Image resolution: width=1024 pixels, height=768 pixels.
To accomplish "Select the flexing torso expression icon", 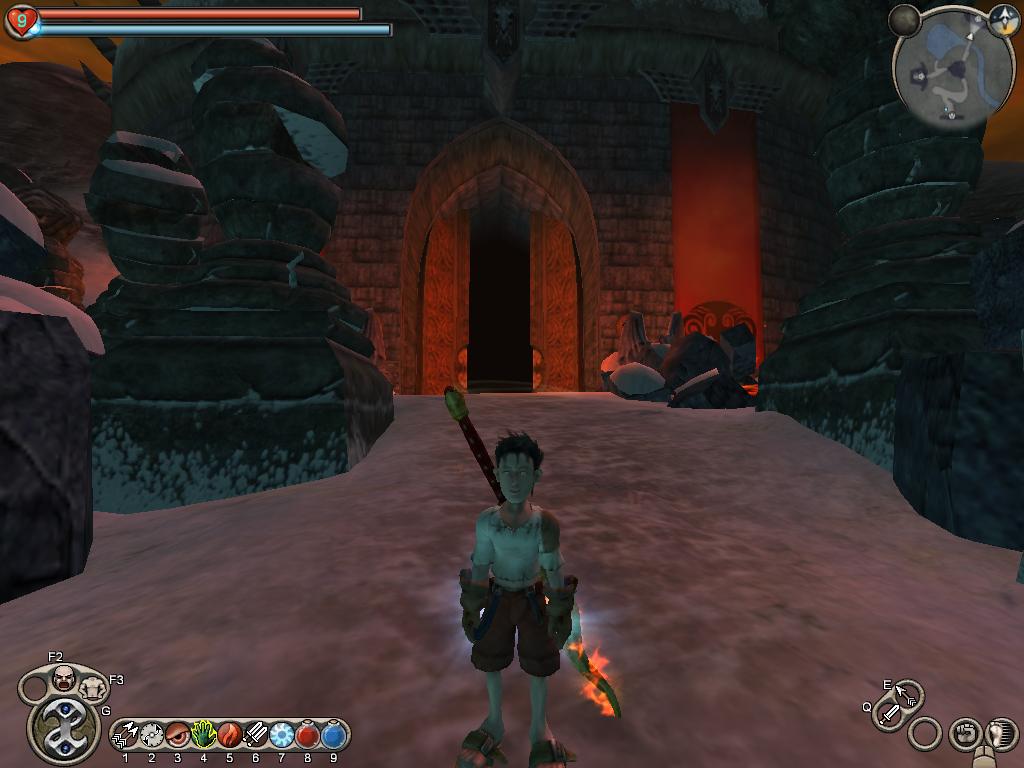I will coord(93,688).
